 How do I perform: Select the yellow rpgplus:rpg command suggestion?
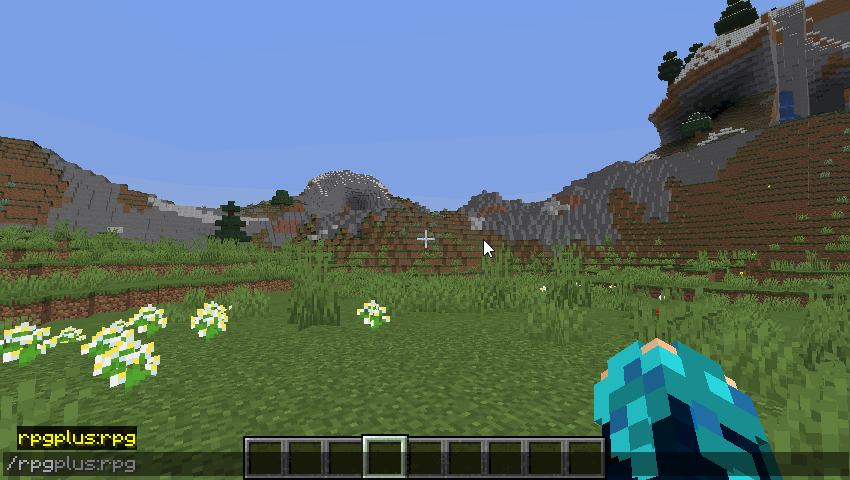click(77, 438)
